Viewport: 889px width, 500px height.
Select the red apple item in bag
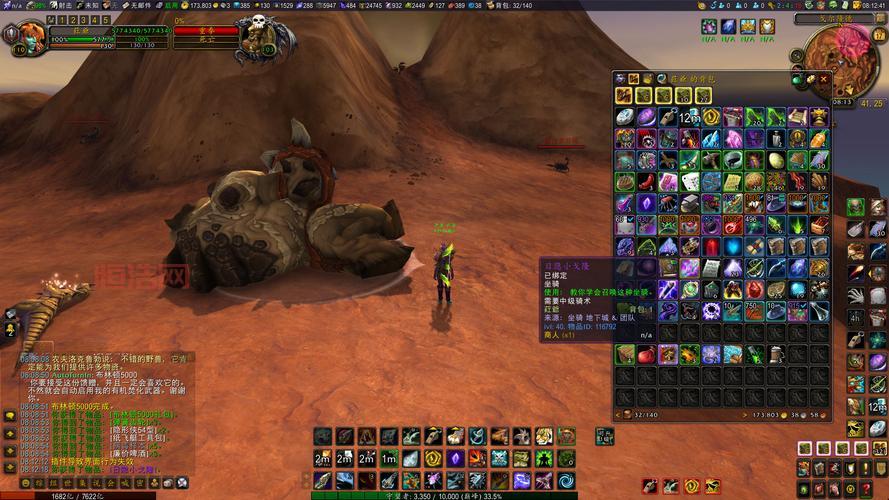point(646,354)
